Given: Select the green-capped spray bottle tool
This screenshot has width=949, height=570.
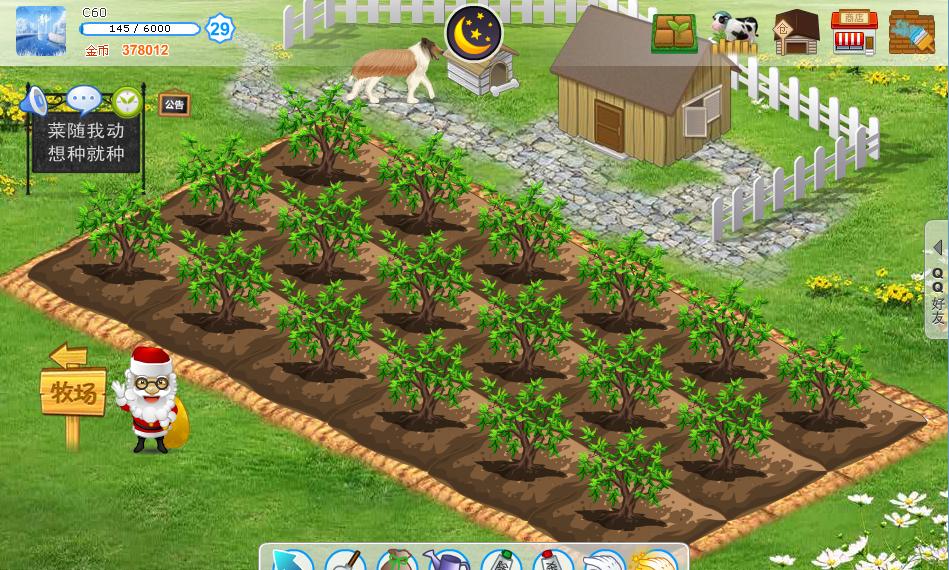Looking at the screenshot, I should (x=501, y=561).
